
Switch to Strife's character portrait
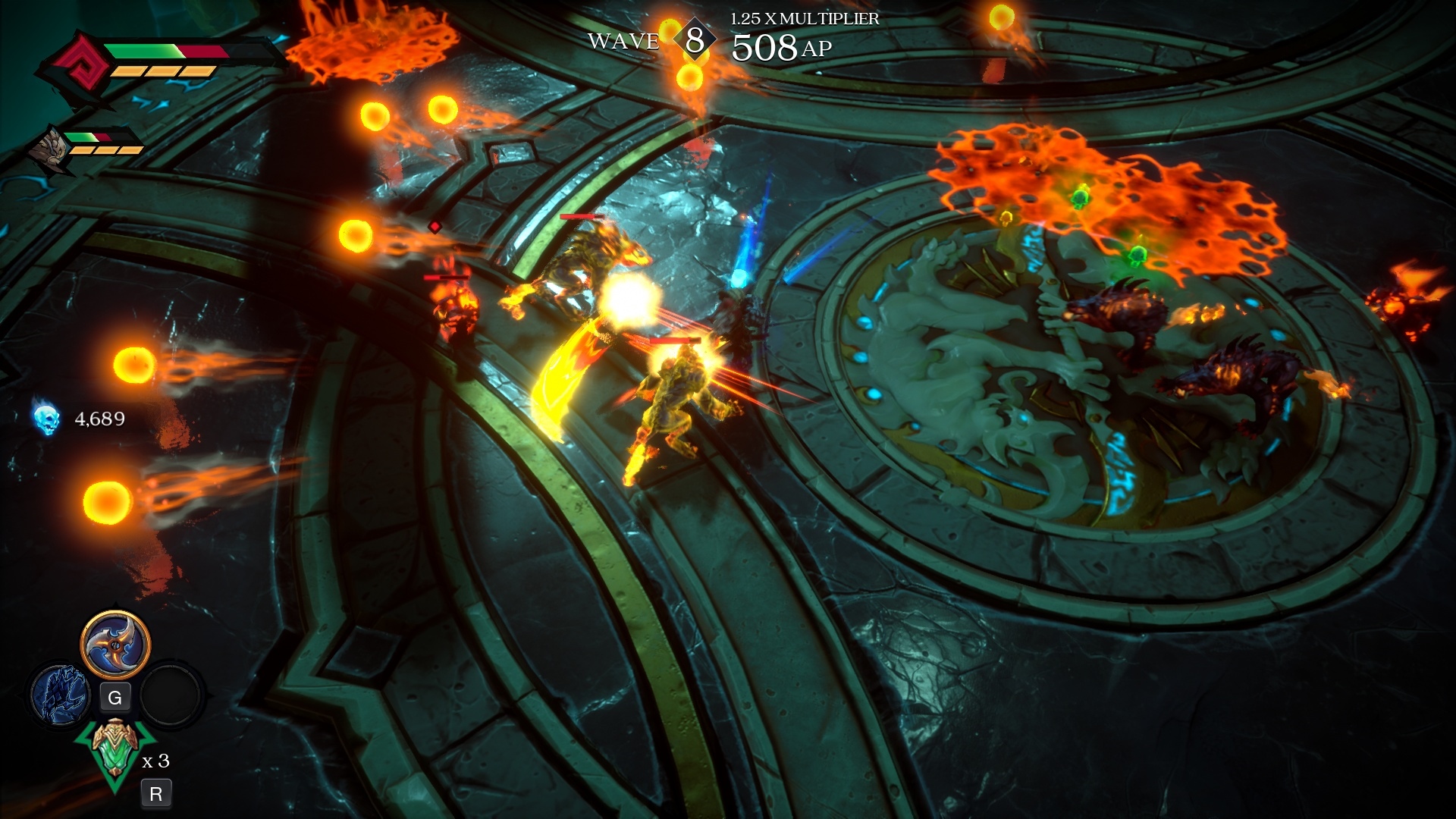click(47, 148)
